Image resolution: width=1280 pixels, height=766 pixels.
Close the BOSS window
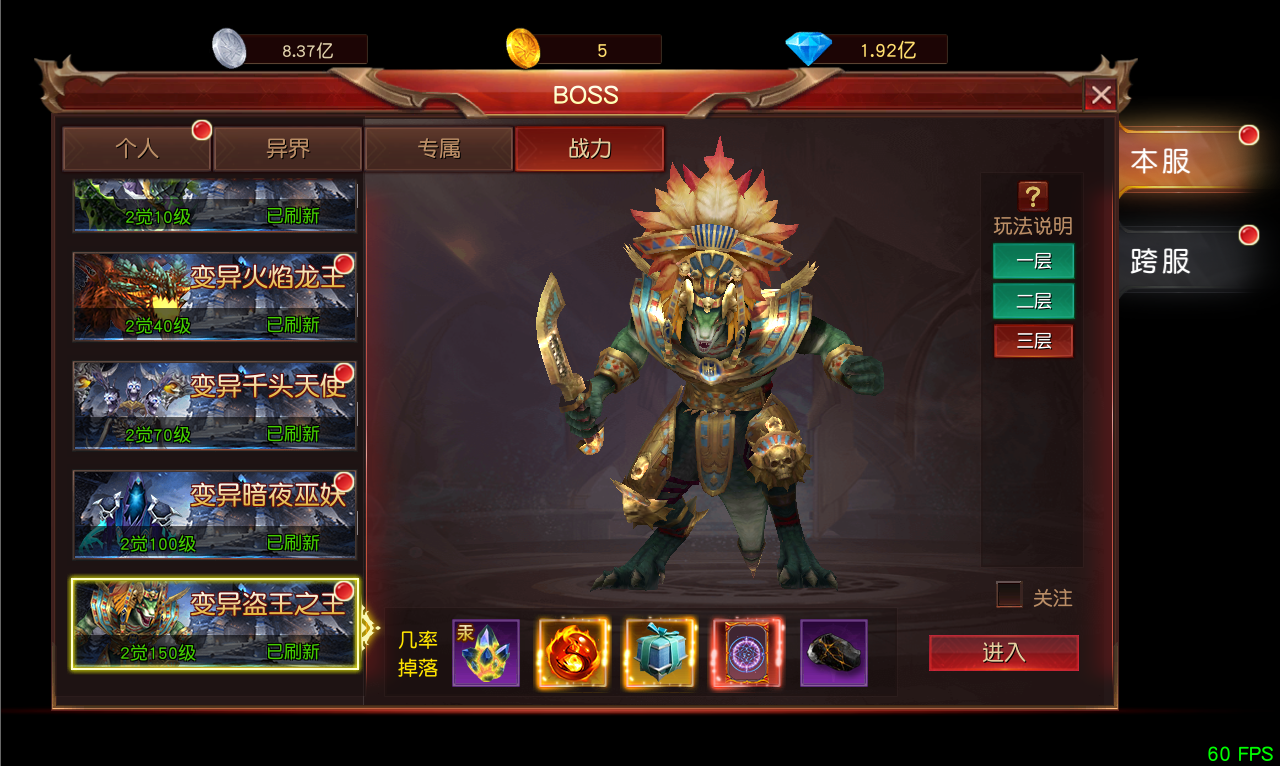tap(1101, 95)
